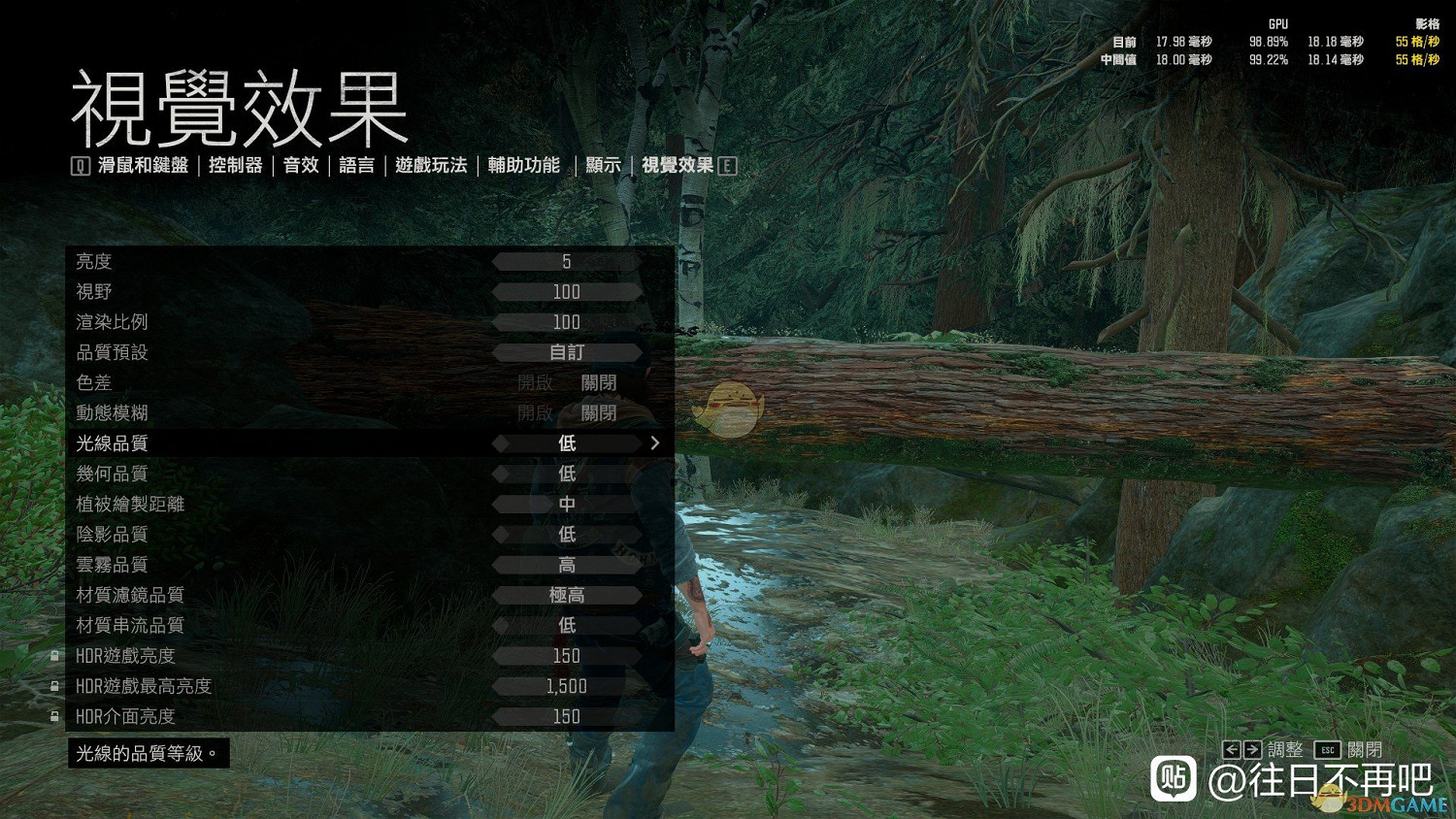Enable 開啟 for 動態模糊
This screenshot has width=1456, height=819.
[x=537, y=412]
